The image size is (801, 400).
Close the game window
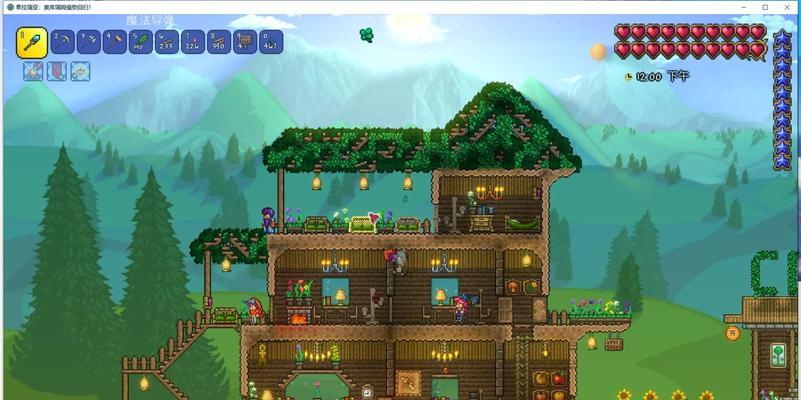click(x=786, y=7)
